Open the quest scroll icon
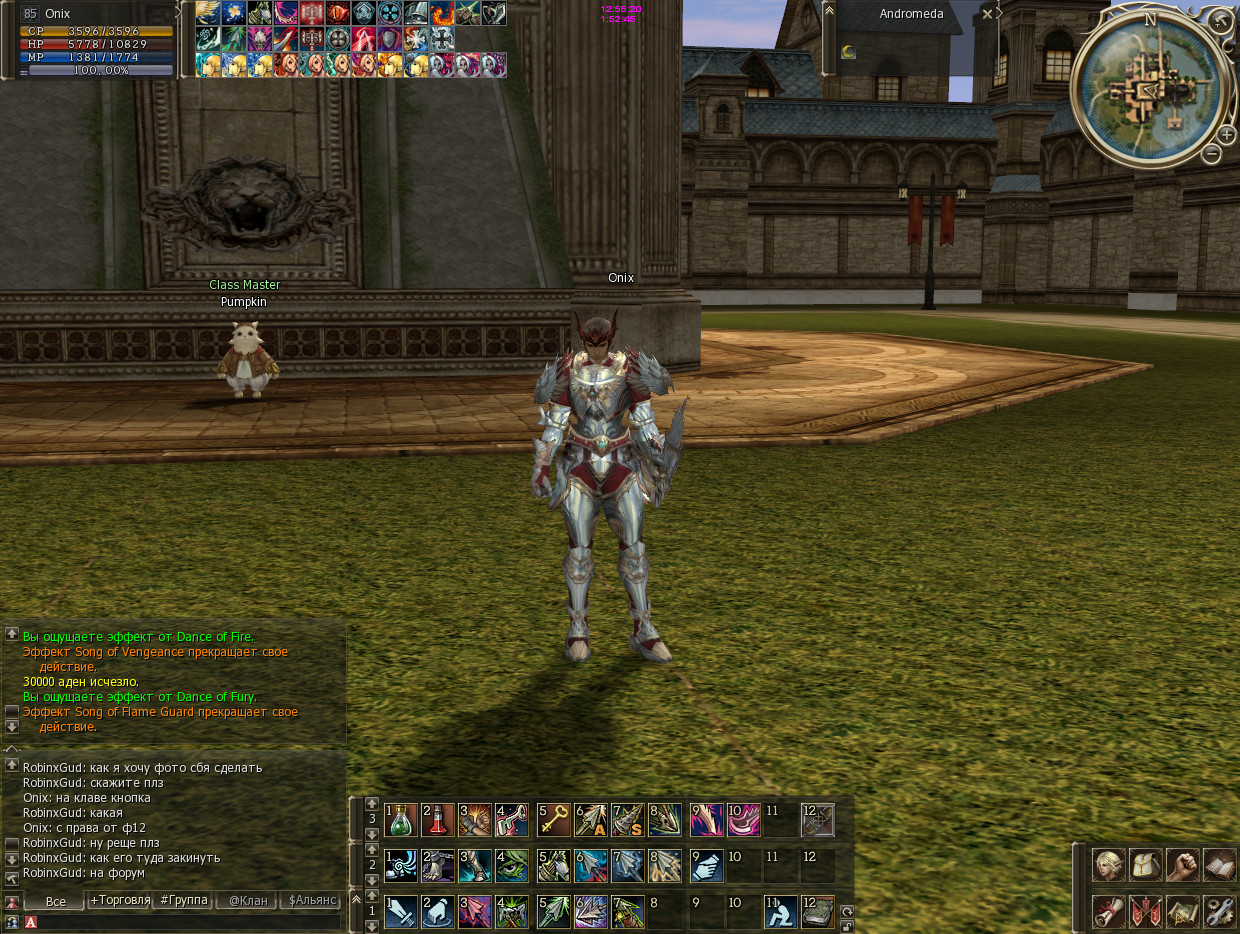 (1108, 911)
